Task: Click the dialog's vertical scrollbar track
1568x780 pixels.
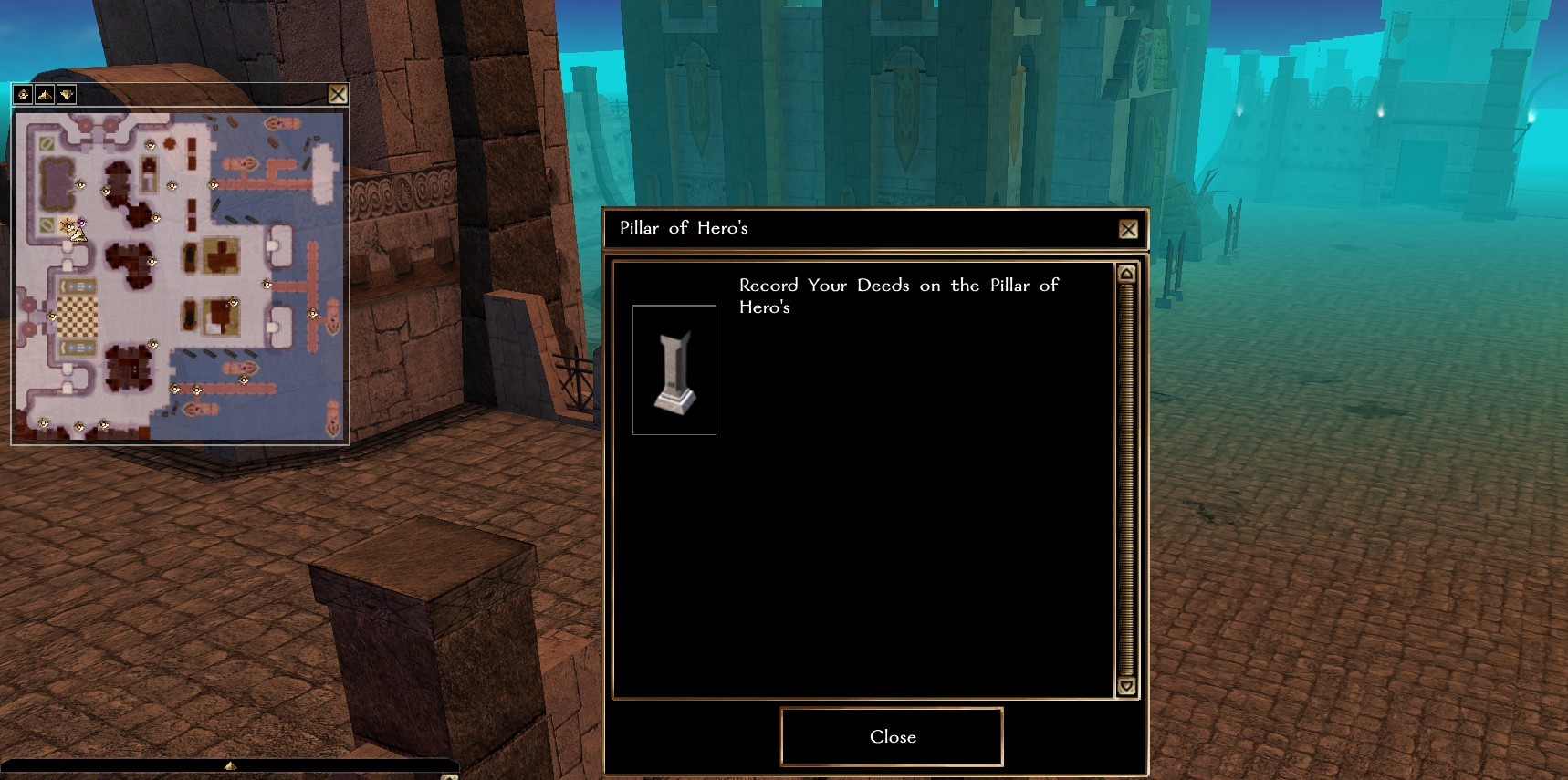Action: [x=1126, y=479]
